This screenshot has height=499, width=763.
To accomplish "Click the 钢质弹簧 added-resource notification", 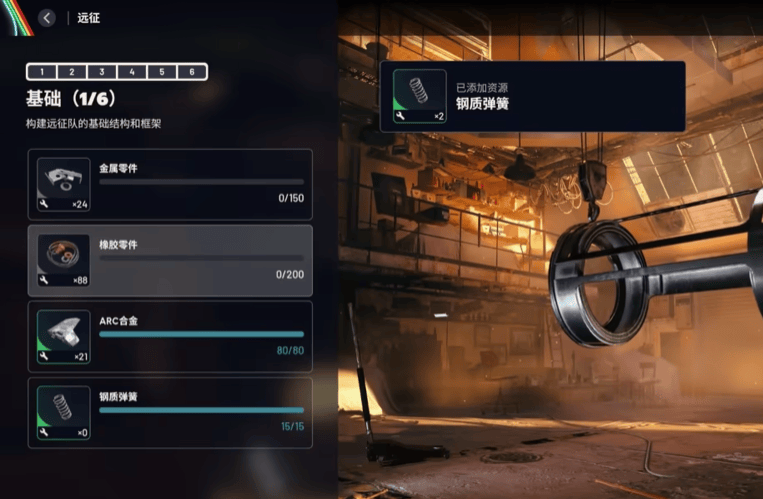I will tap(532, 96).
